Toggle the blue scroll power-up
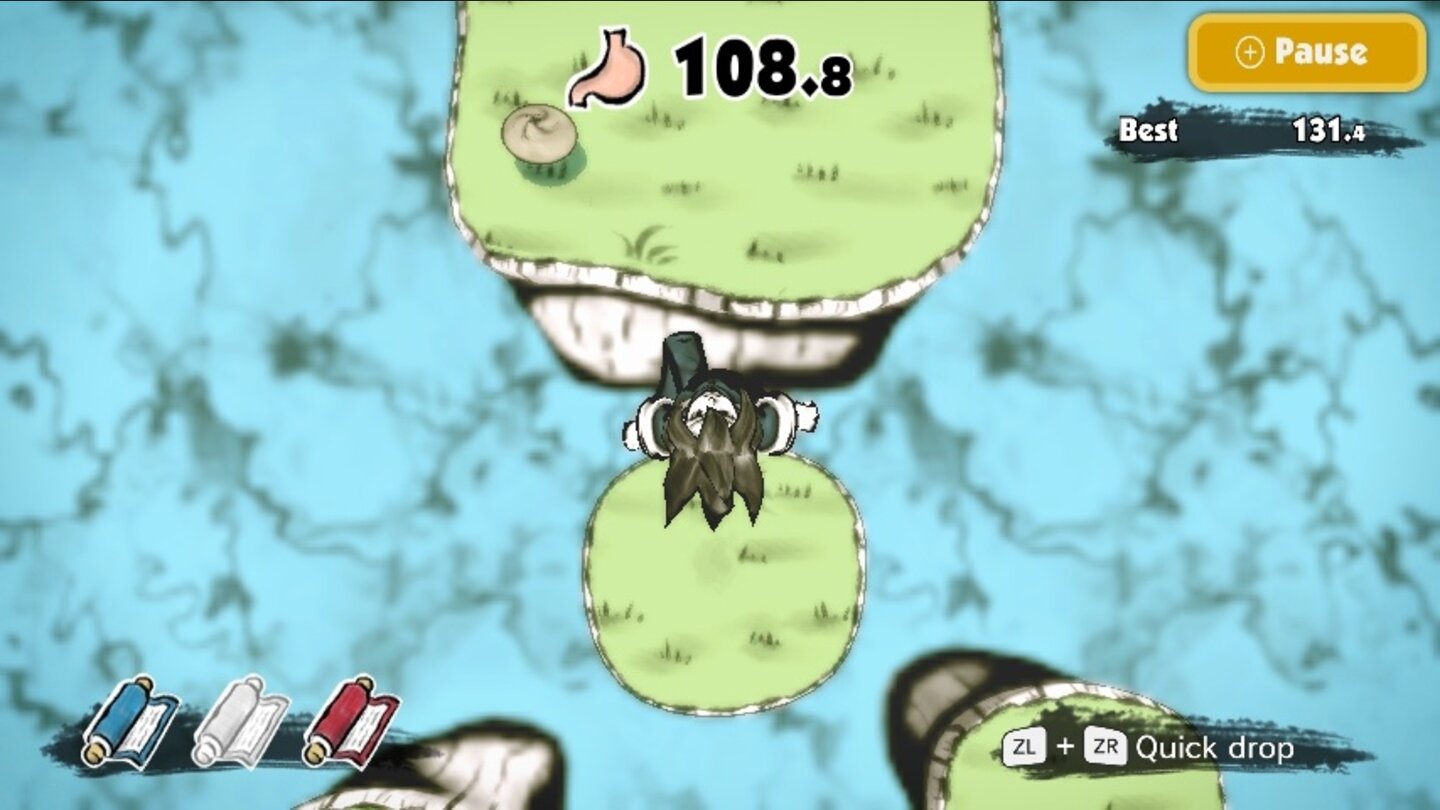This screenshot has height=810, width=1440. coord(128,725)
